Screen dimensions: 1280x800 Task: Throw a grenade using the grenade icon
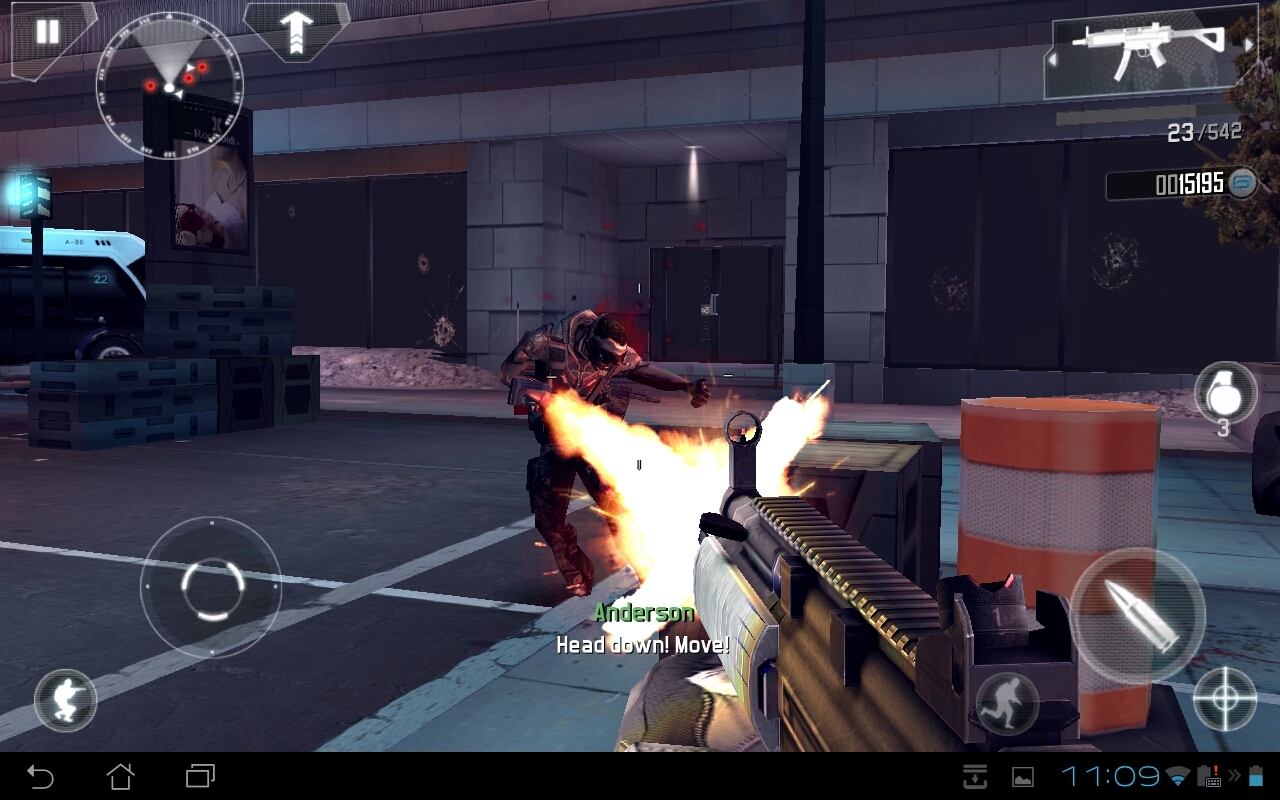click(x=1224, y=394)
